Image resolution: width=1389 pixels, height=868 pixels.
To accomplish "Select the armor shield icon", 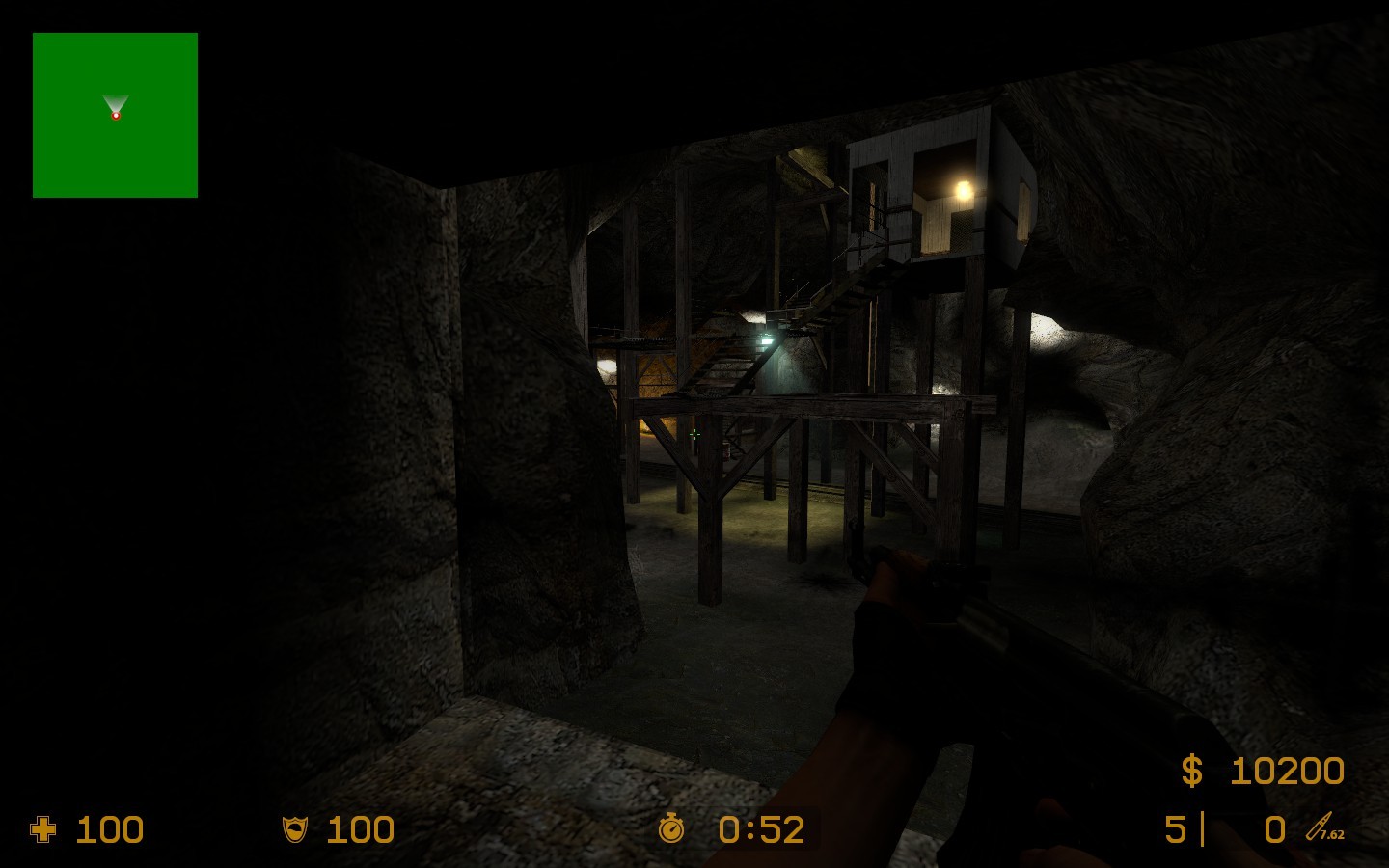I will [x=293, y=829].
